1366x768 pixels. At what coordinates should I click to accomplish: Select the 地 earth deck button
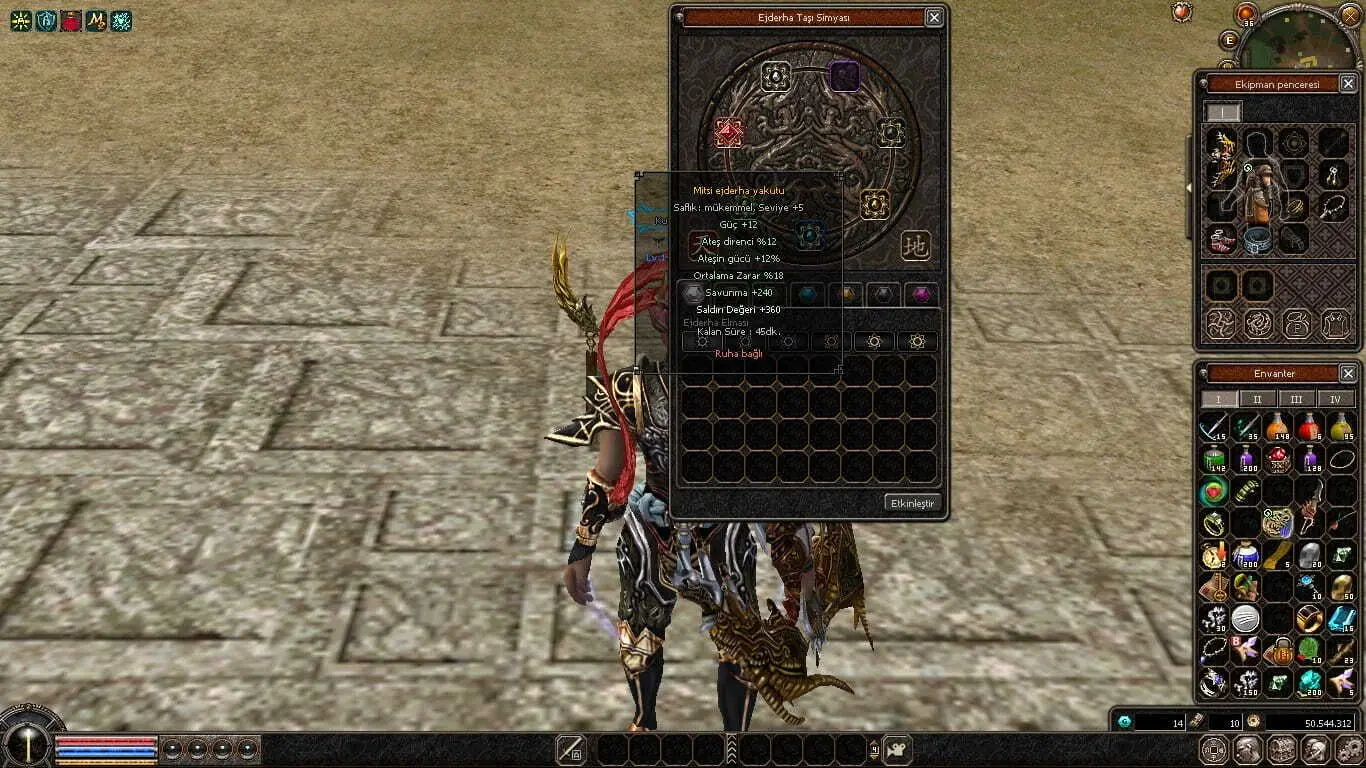coord(915,245)
